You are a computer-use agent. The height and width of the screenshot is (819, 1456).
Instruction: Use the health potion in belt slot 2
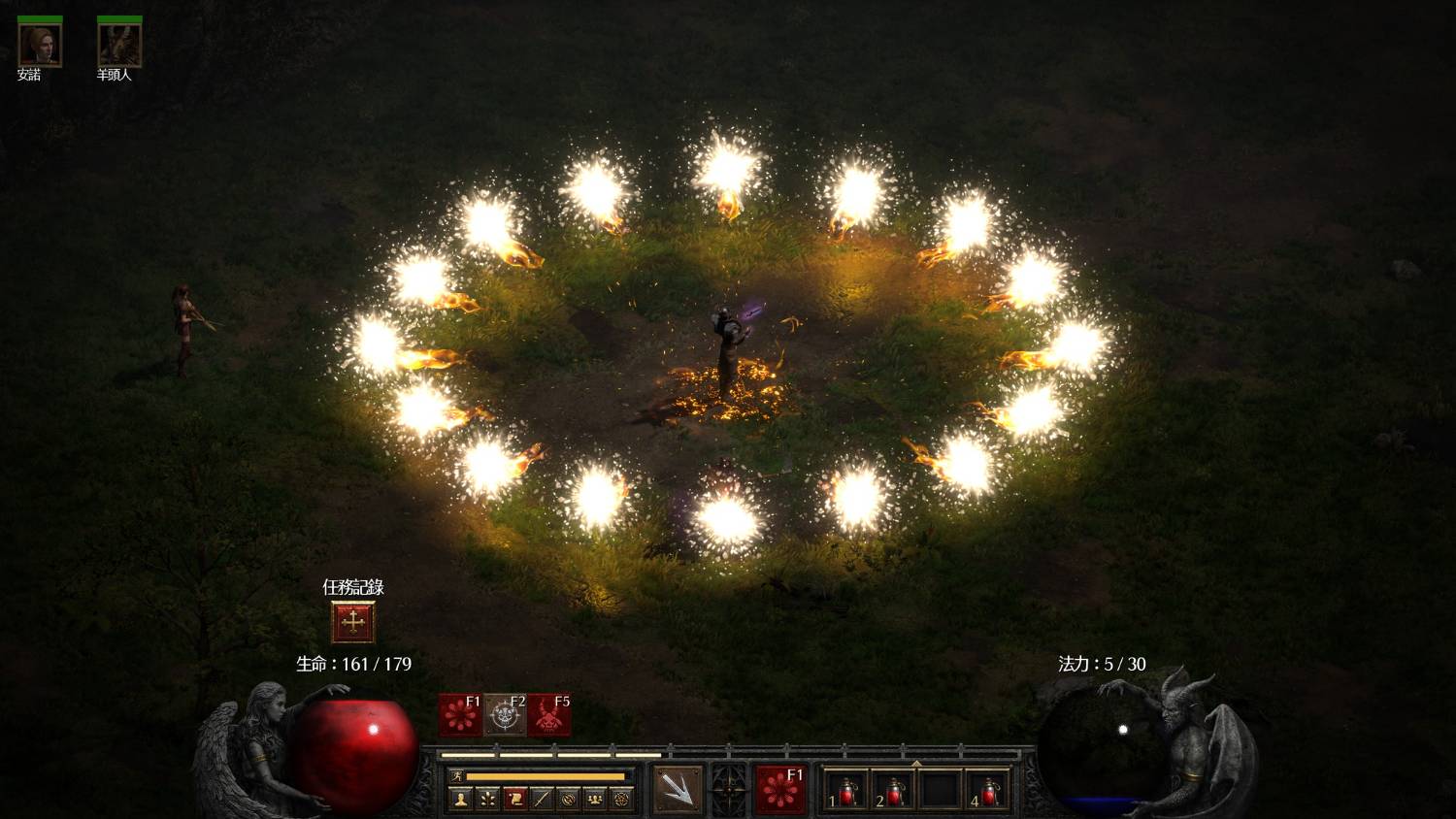894,791
